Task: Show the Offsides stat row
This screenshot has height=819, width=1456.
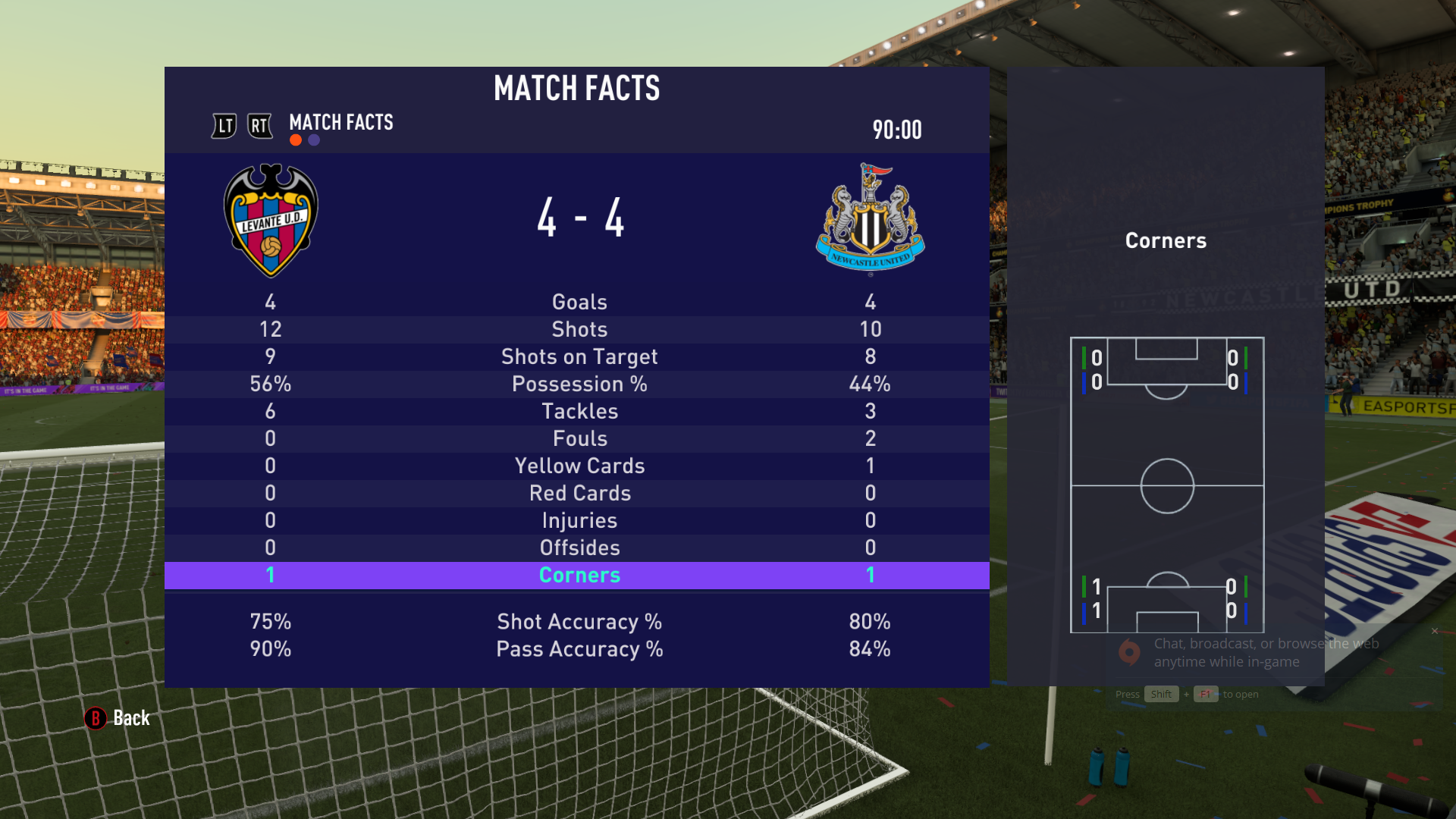Action: click(579, 548)
